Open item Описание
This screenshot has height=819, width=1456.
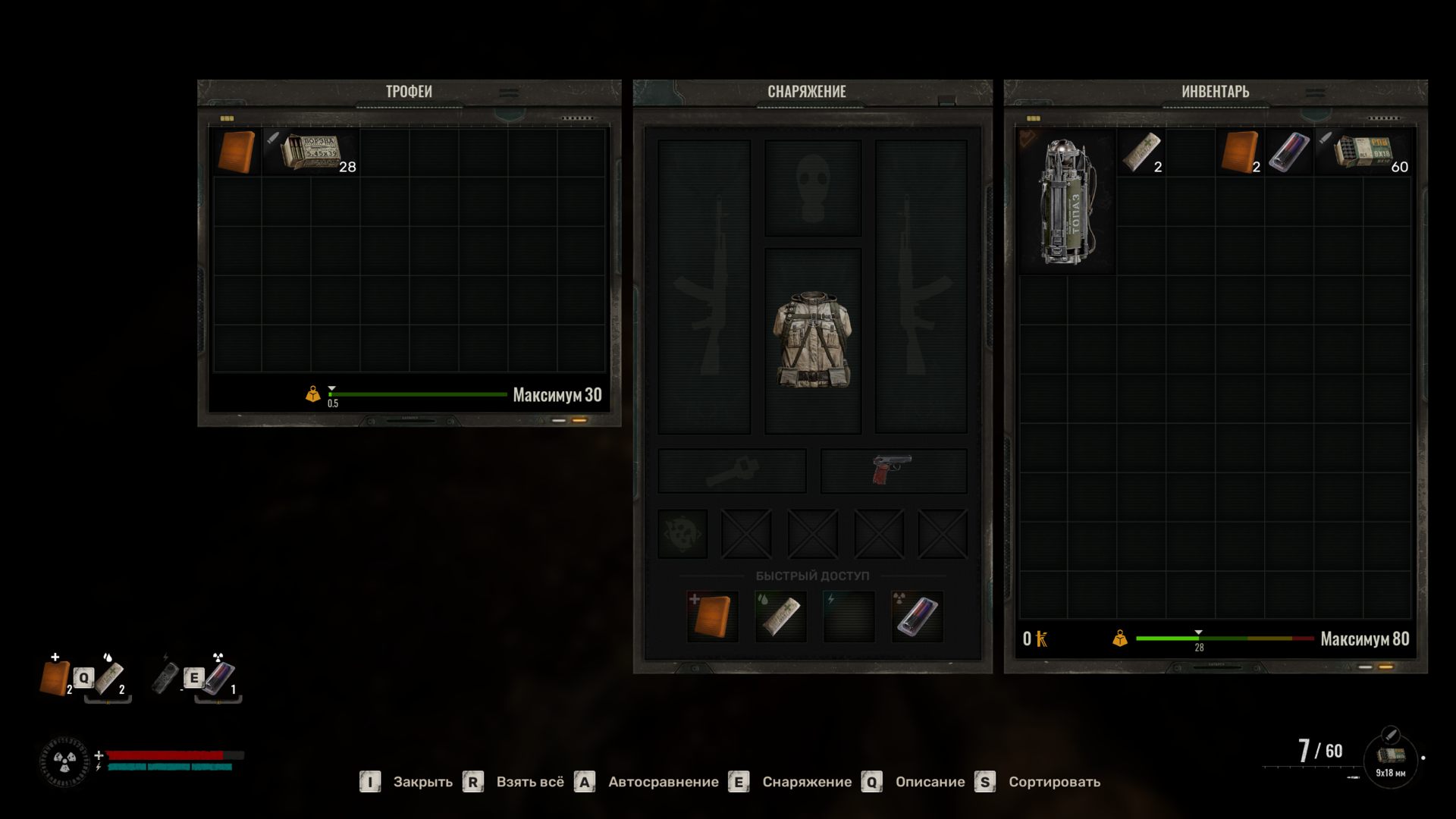tap(930, 782)
